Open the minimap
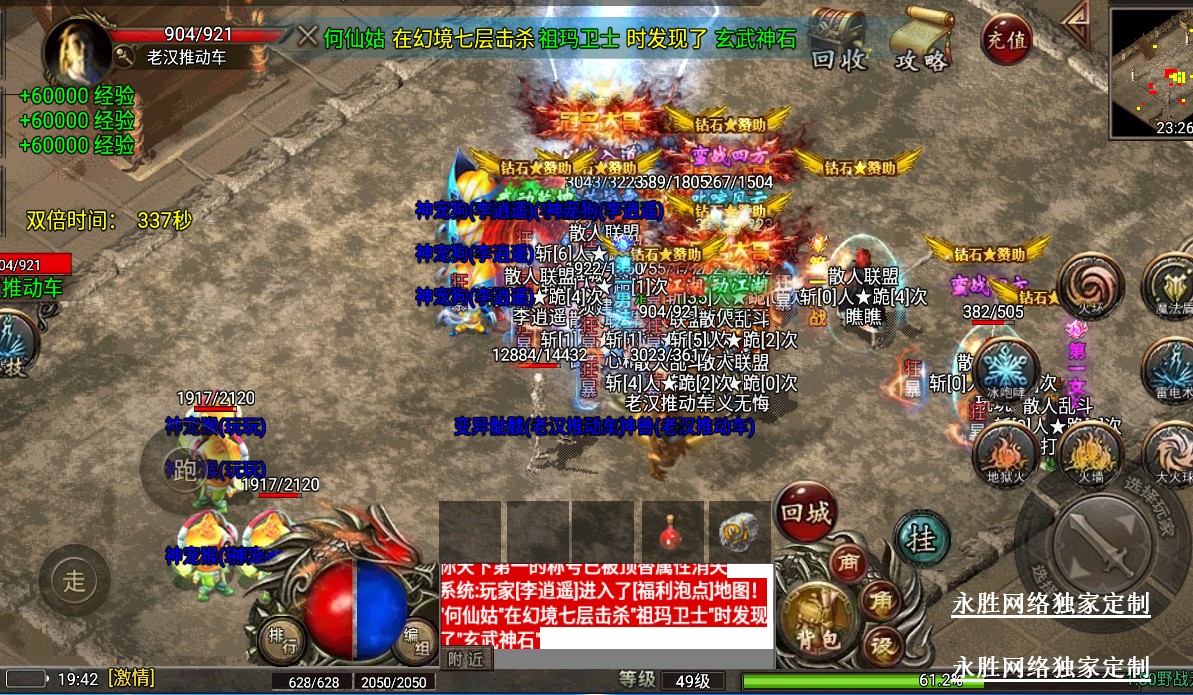The width and height of the screenshot is (1193, 695). point(1151,70)
